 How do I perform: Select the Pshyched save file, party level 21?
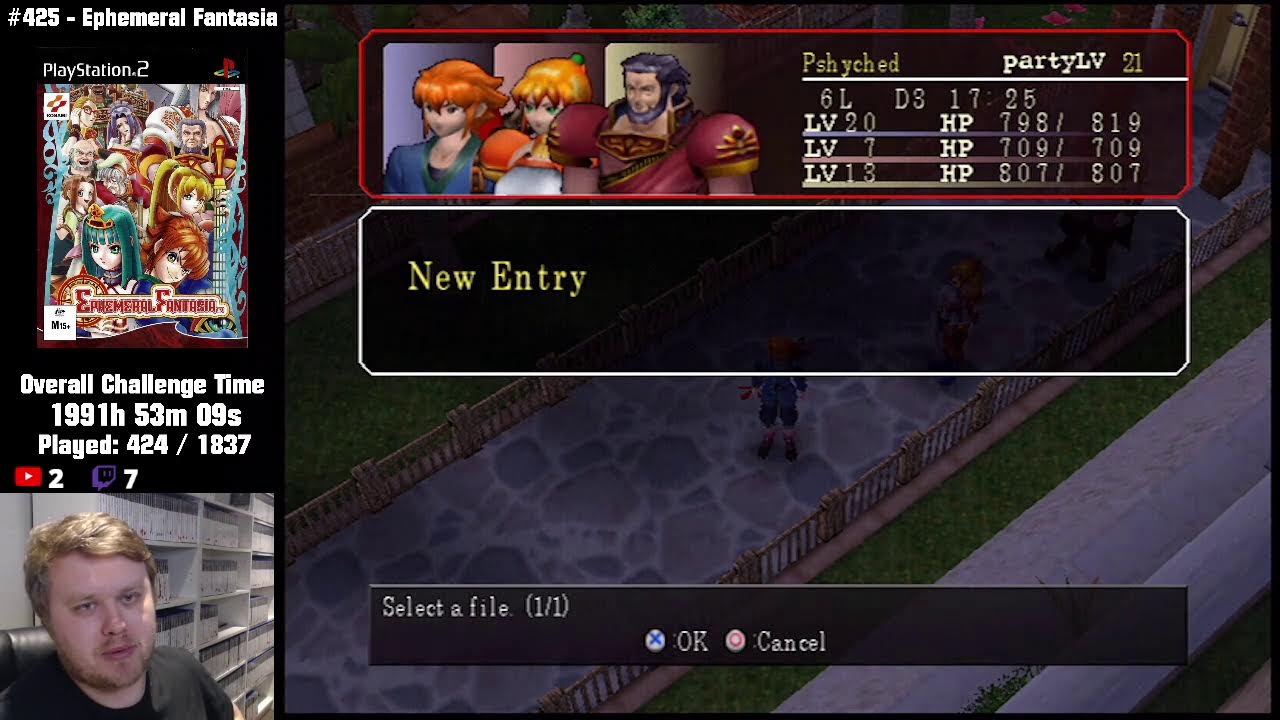(x=774, y=114)
